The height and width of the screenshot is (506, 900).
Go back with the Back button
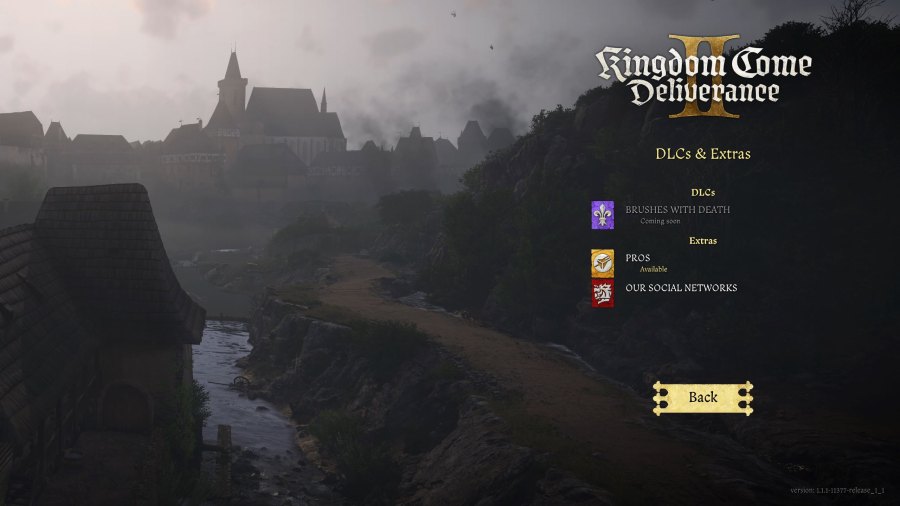(702, 397)
